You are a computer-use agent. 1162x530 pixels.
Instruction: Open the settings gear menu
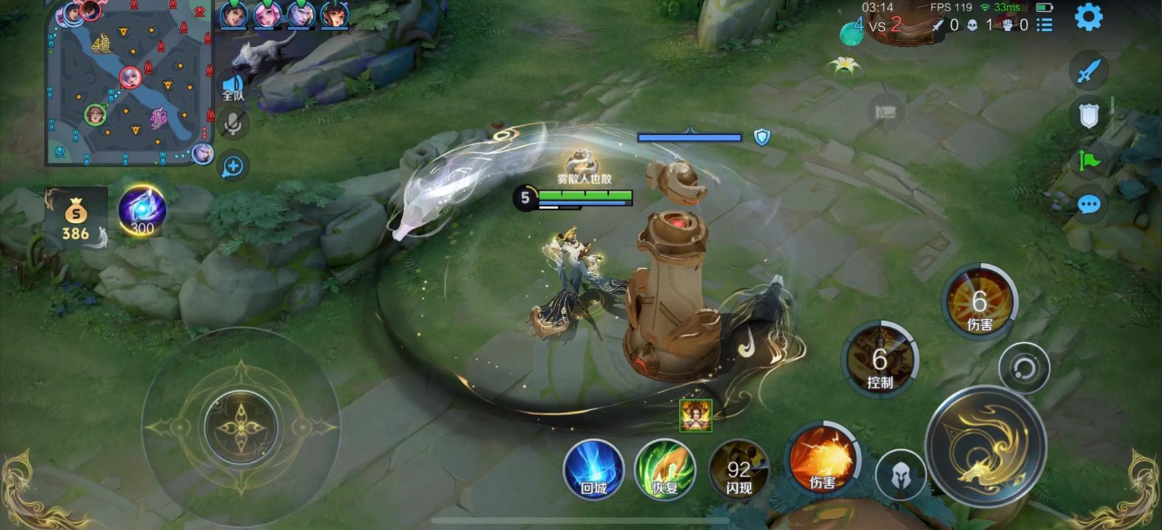point(1088,16)
